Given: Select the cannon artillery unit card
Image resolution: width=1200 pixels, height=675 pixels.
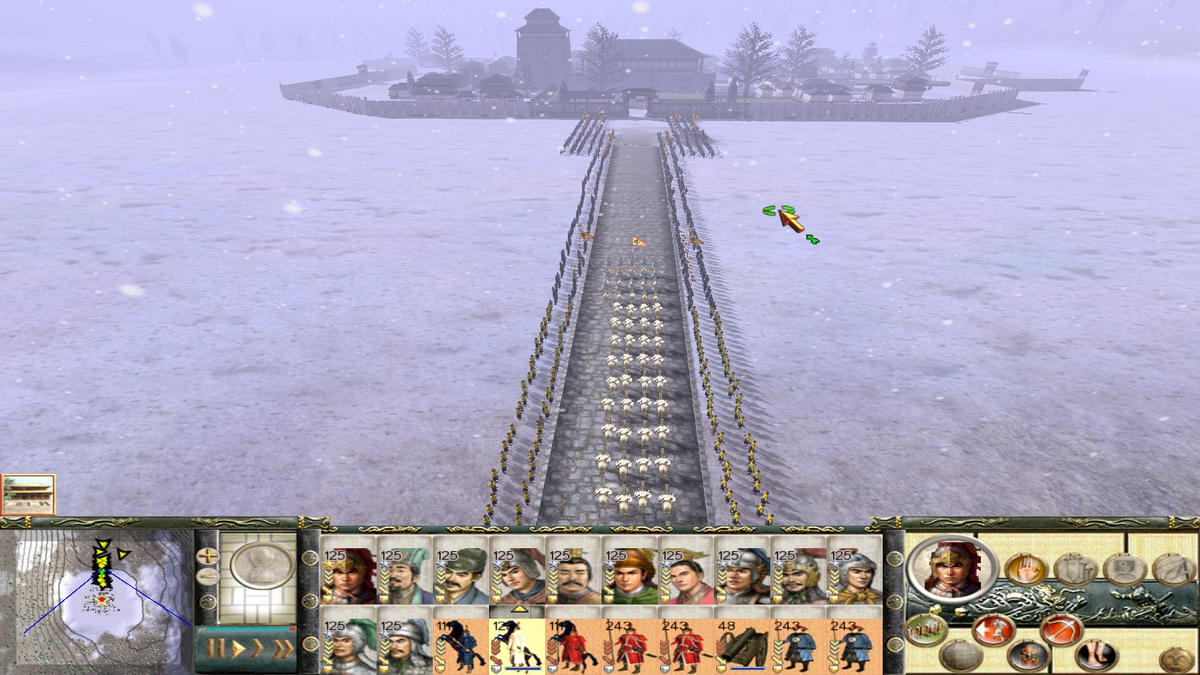Looking at the screenshot, I should pos(742,645).
